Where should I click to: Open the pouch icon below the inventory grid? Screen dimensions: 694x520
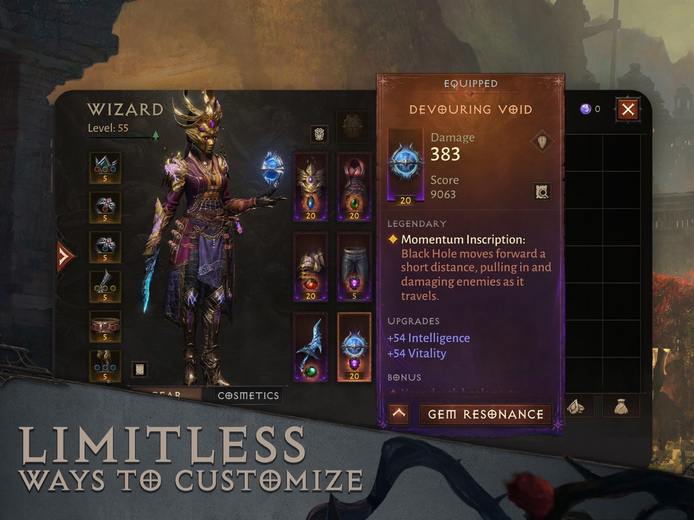[619, 406]
